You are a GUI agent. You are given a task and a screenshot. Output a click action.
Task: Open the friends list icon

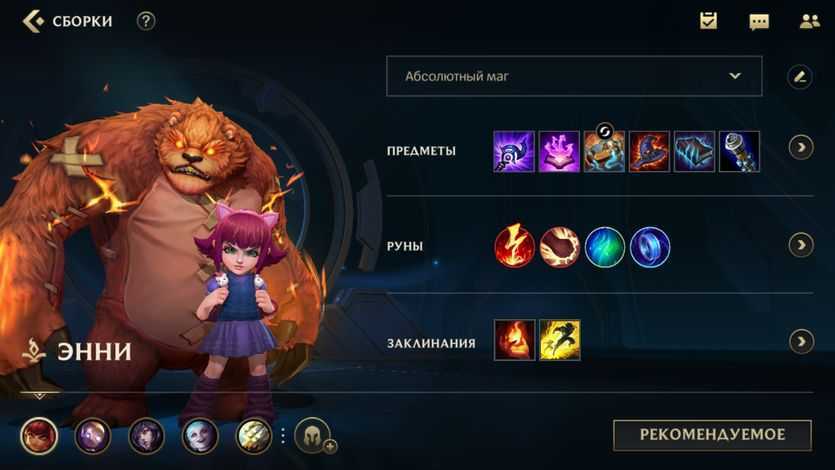pyautogui.click(x=809, y=21)
